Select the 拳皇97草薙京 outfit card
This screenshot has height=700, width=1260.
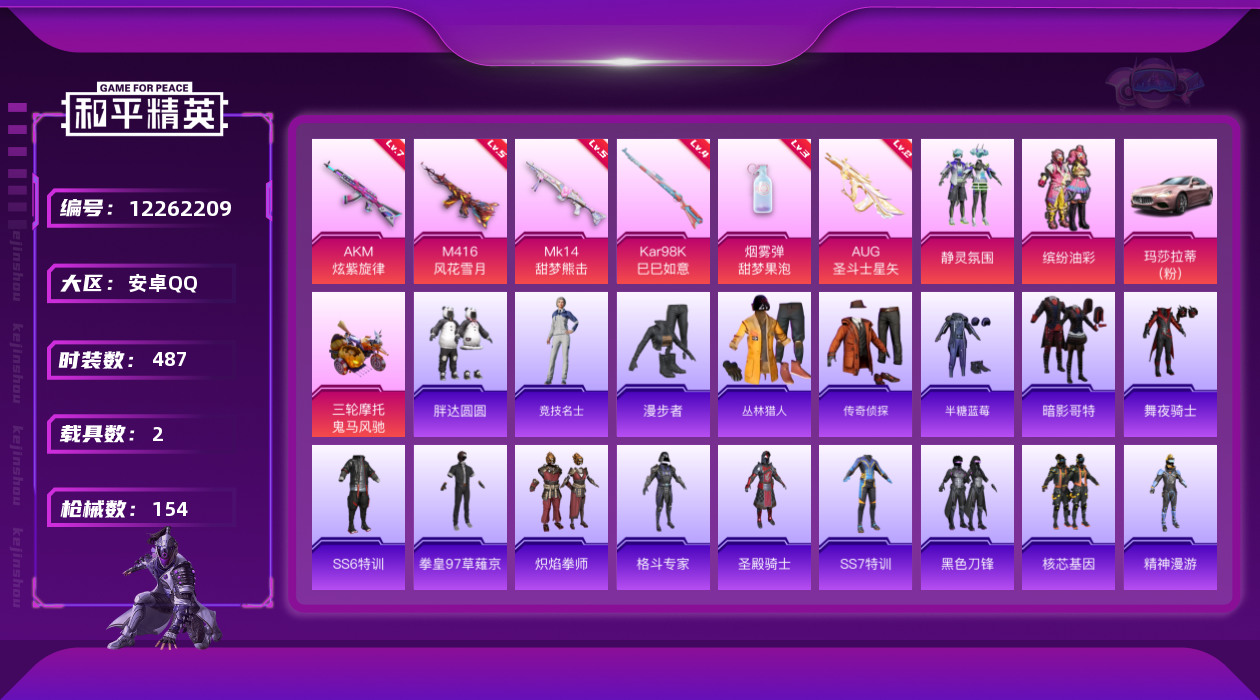coord(460,517)
